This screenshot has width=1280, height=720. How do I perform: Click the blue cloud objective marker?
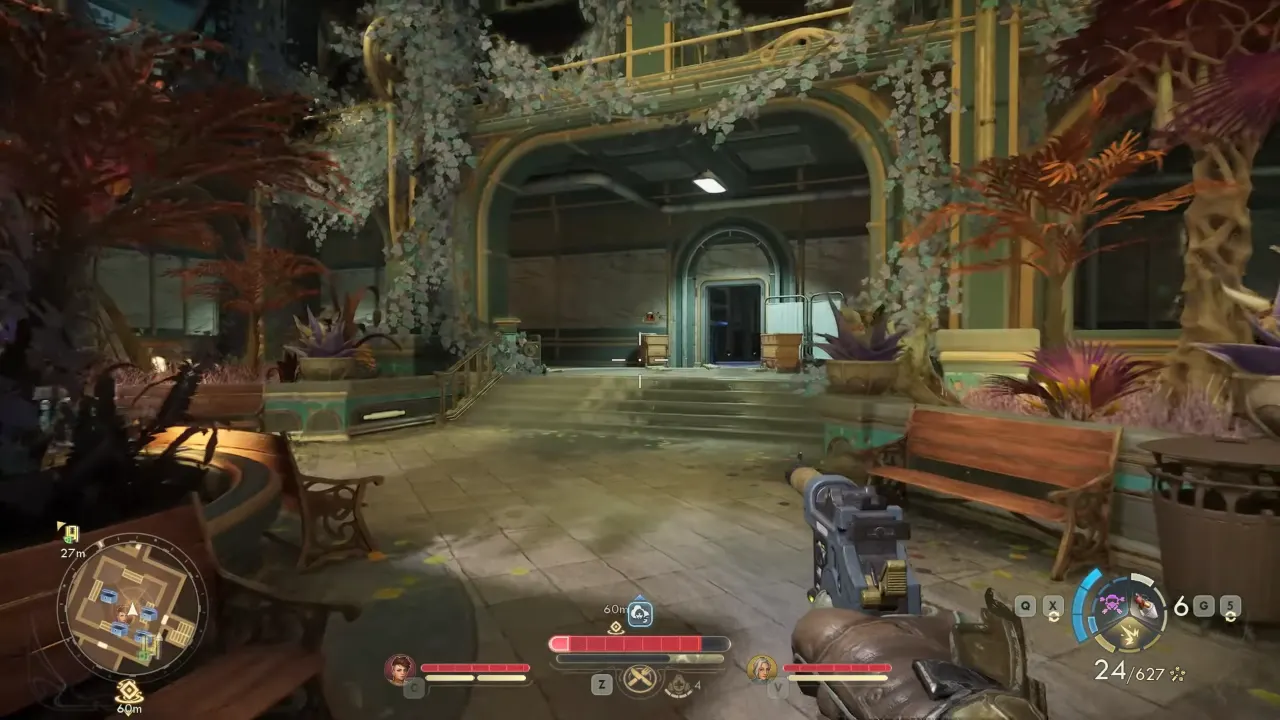[640, 613]
